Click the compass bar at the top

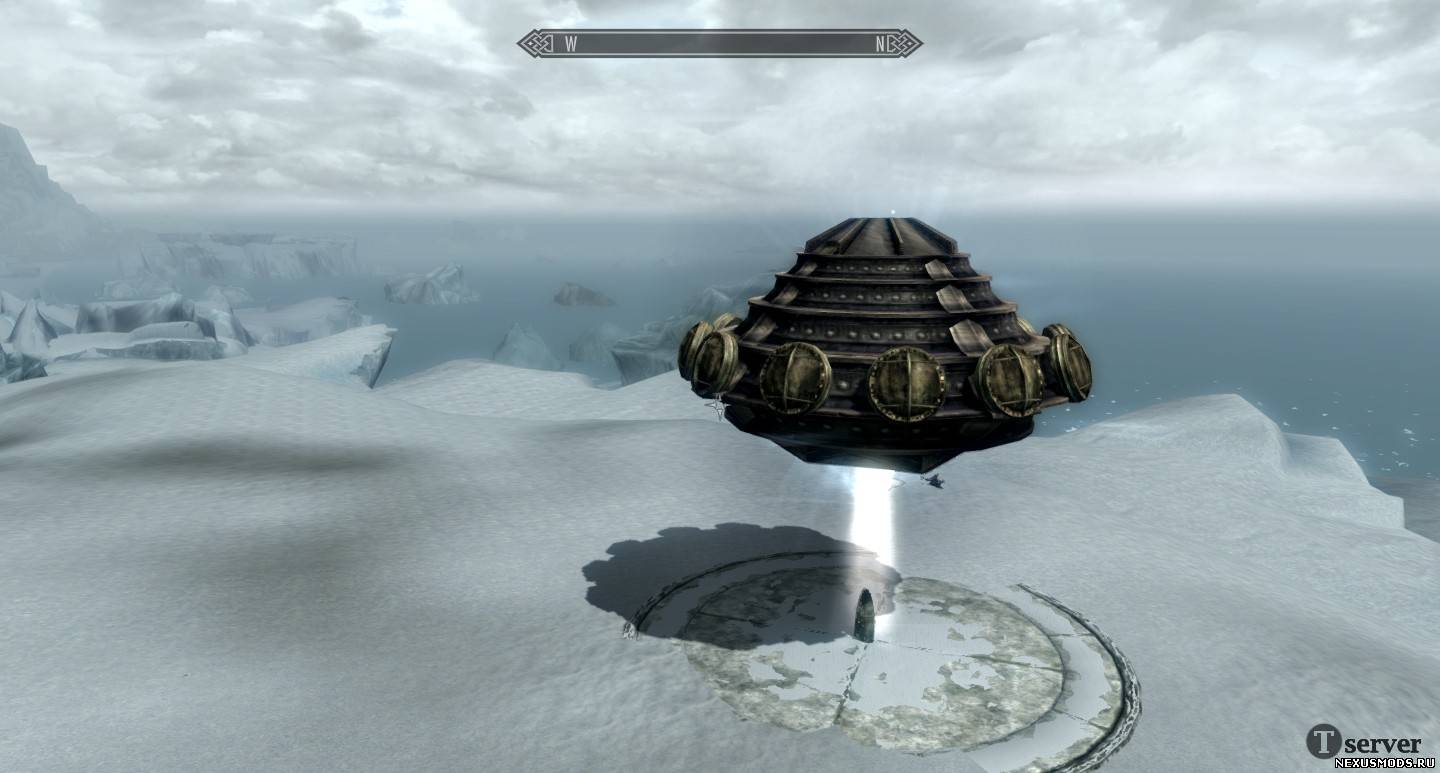pyautogui.click(x=720, y=43)
